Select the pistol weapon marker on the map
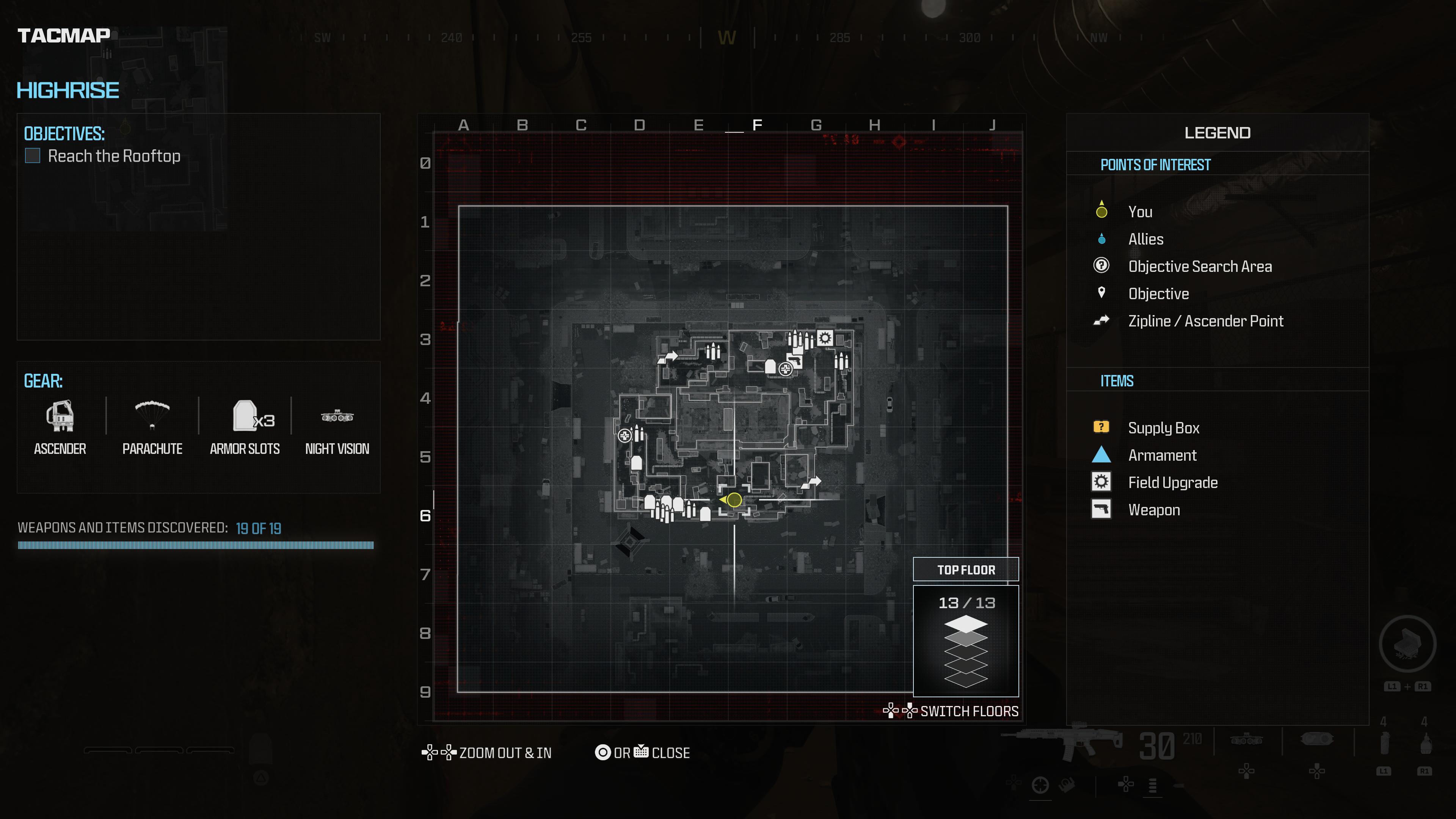The width and height of the screenshot is (1456, 819). pos(795,360)
